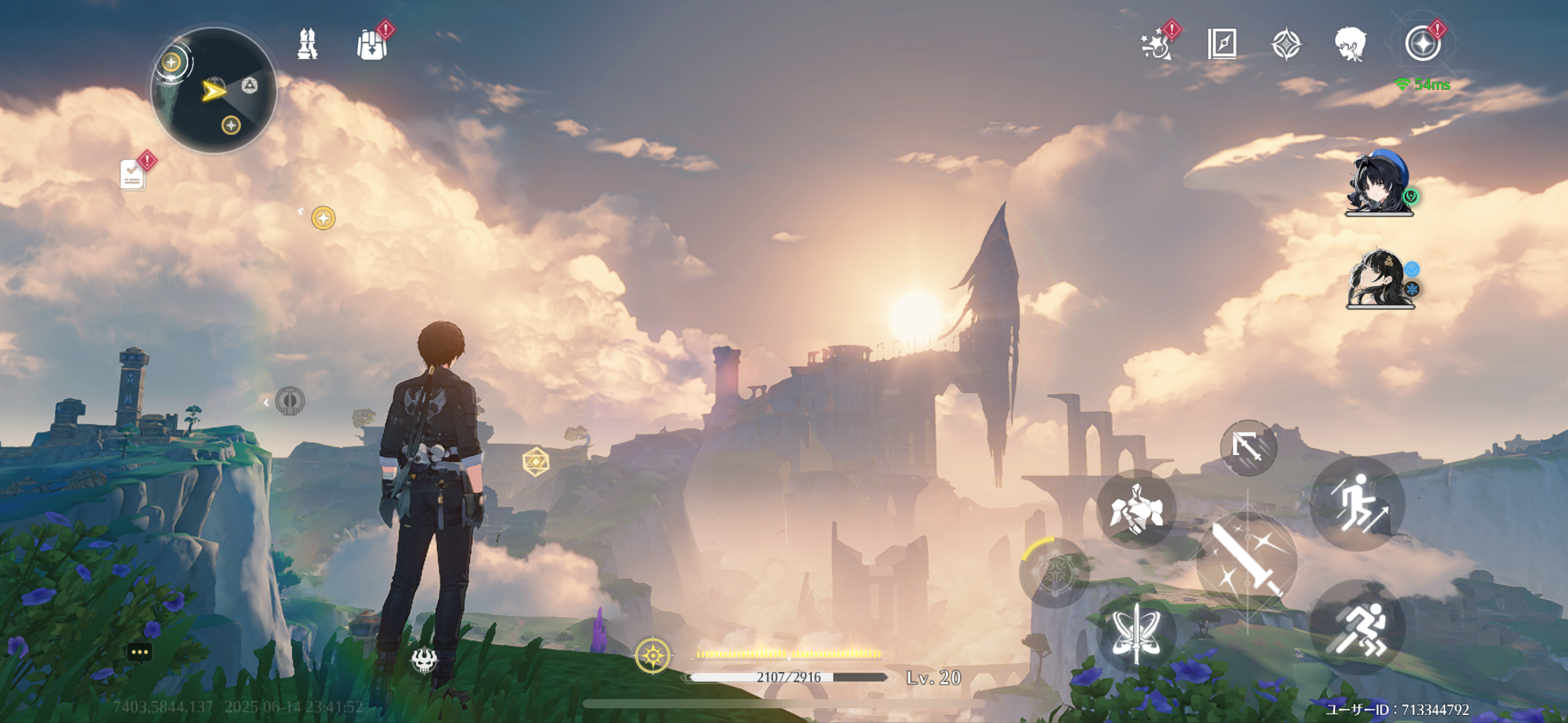Open the backpack inventory
1568x723 pixels.
(372, 45)
